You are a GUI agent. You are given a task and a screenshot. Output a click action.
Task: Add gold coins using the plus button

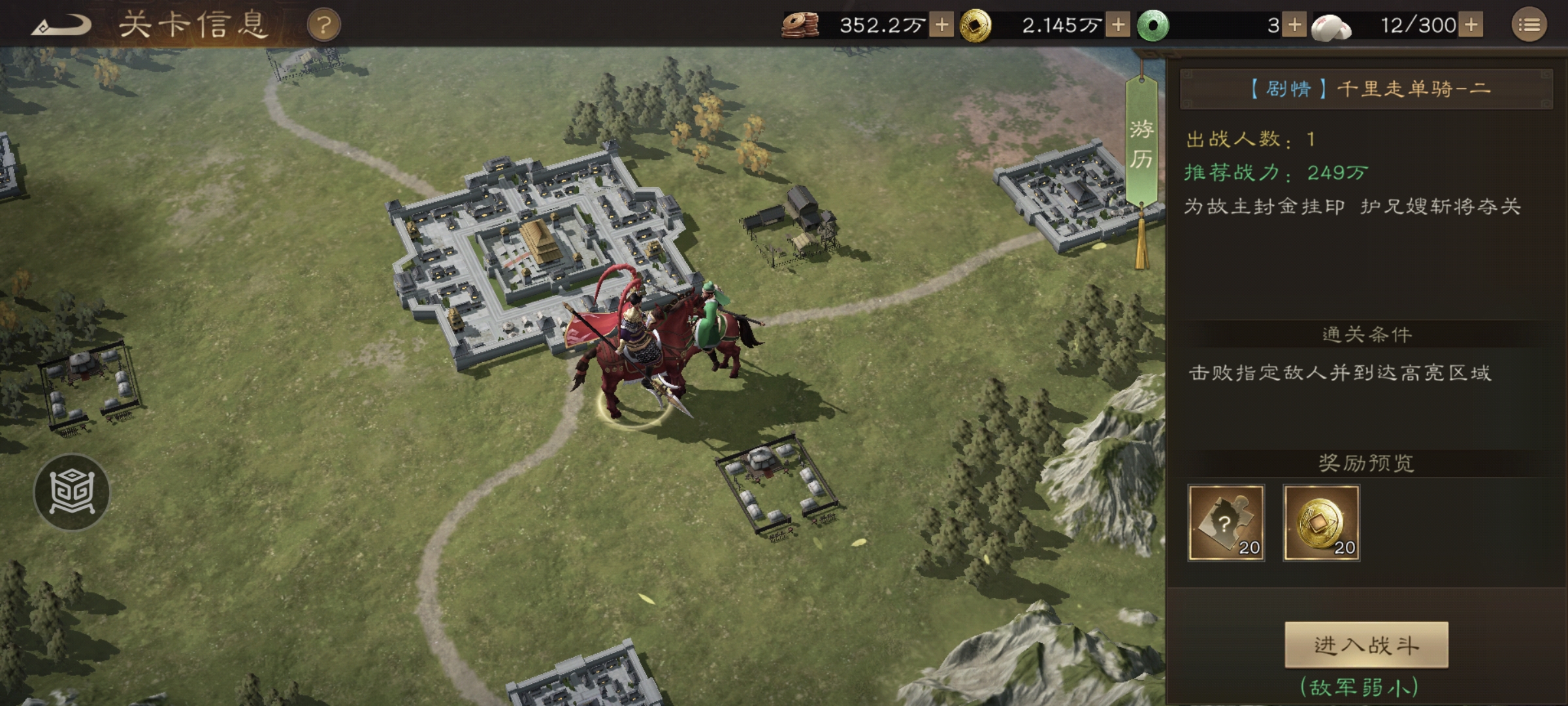(x=1118, y=25)
